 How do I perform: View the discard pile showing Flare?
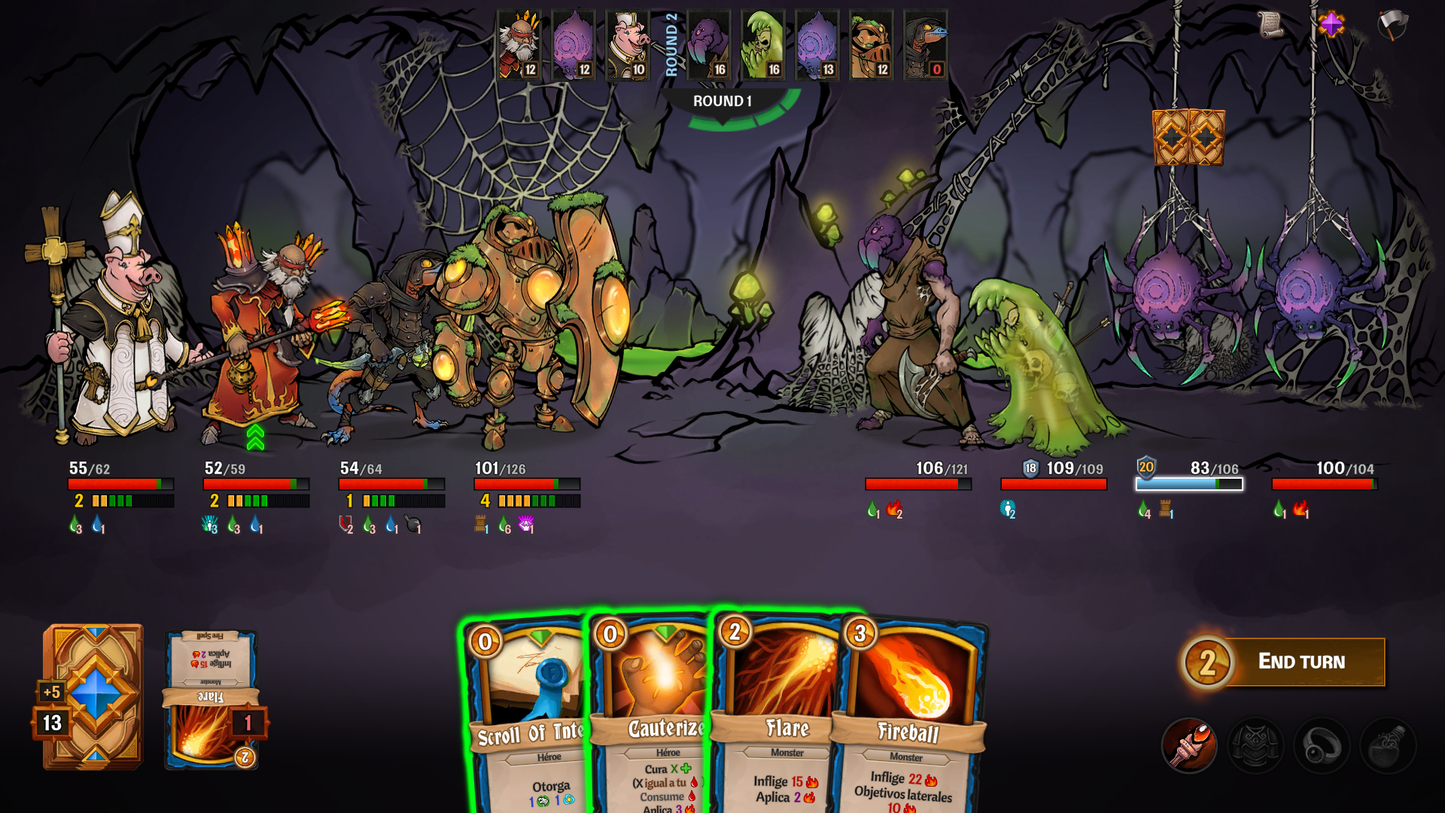(x=211, y=700)
